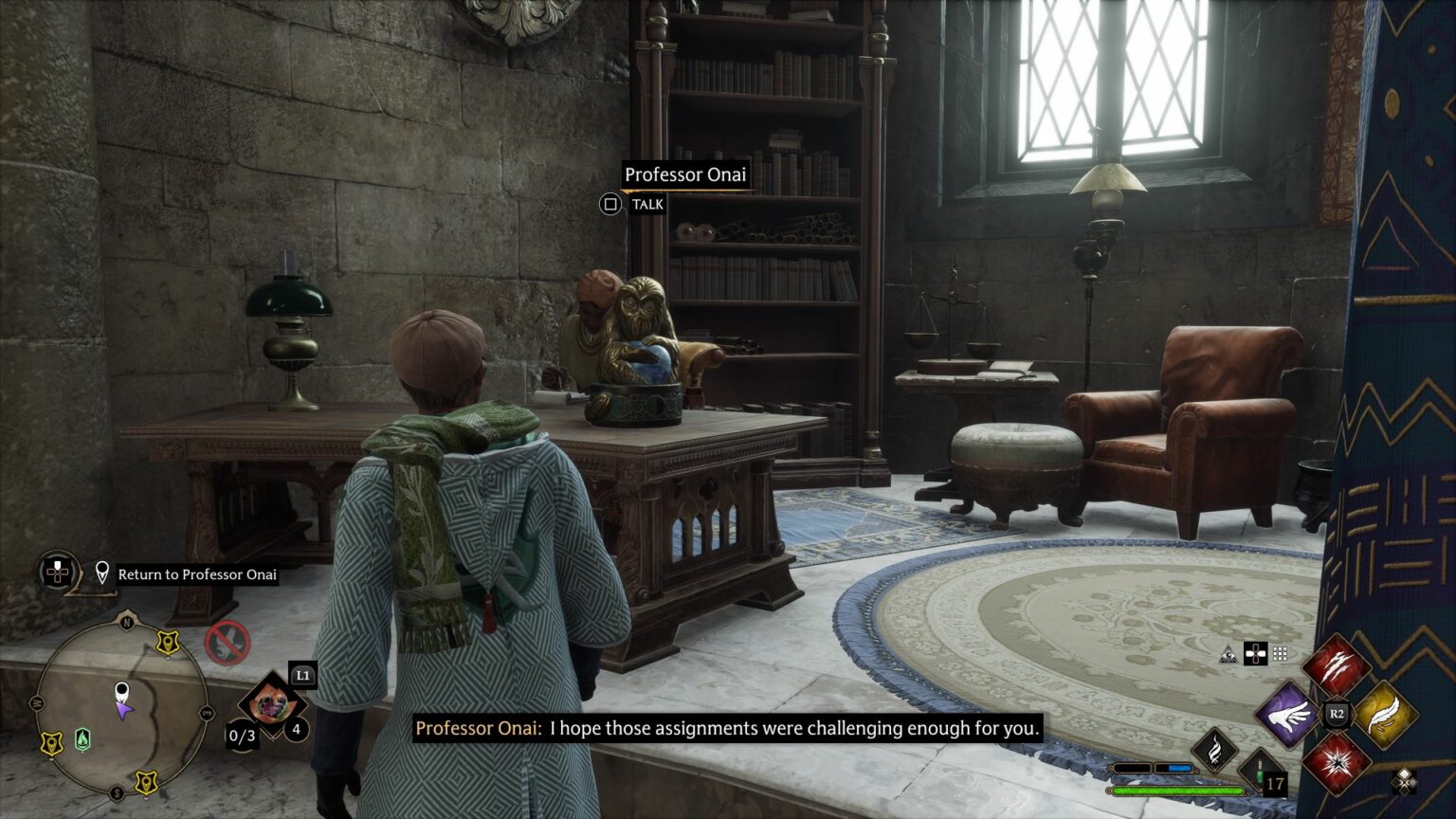Image resolution: width=1456 pixels, height=819 pixels.
Task: Cast the yellow feather Levioso spell
Action: tap(1384, 714)
